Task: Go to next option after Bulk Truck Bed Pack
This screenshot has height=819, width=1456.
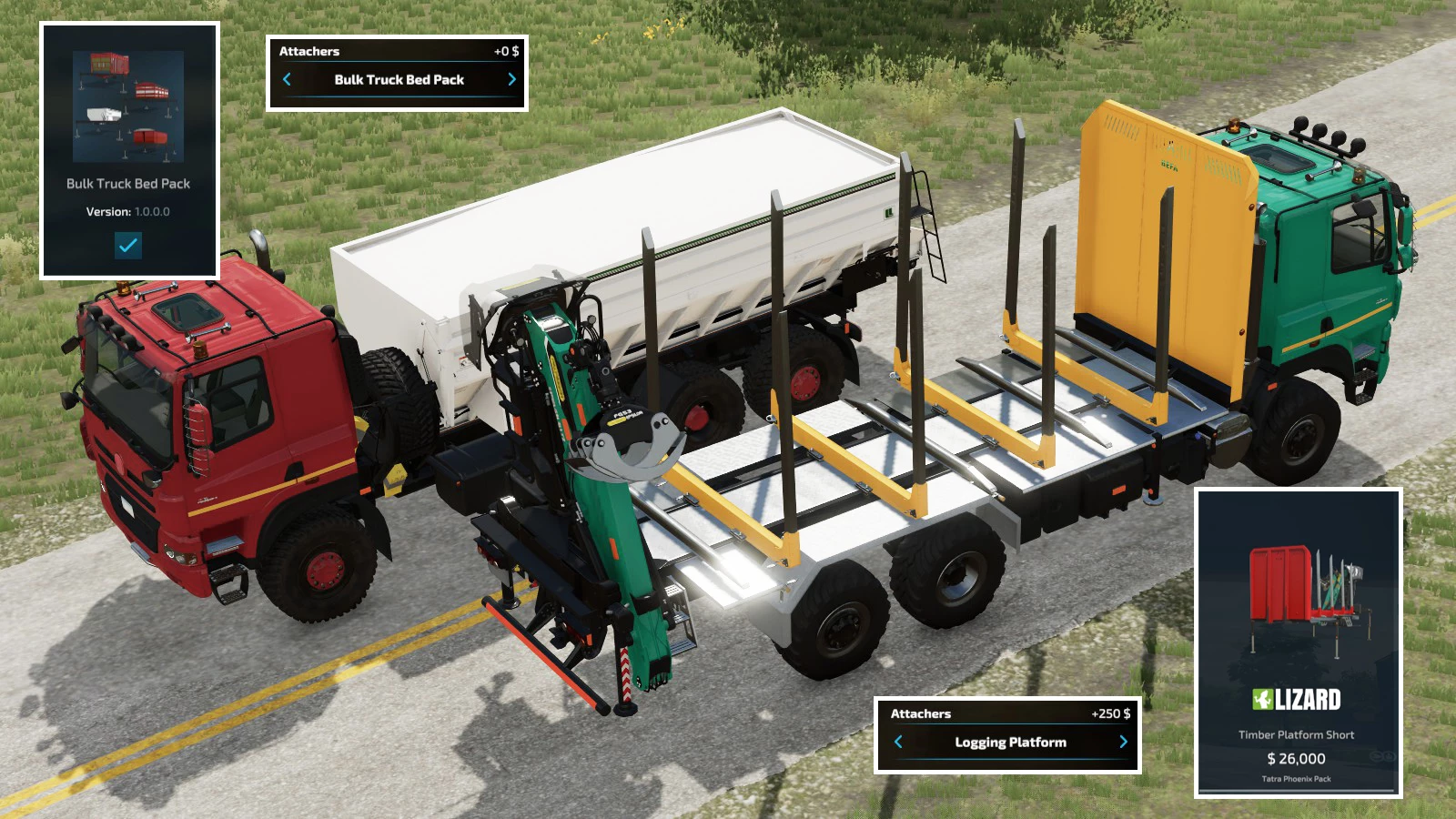Action: (511, 79)
